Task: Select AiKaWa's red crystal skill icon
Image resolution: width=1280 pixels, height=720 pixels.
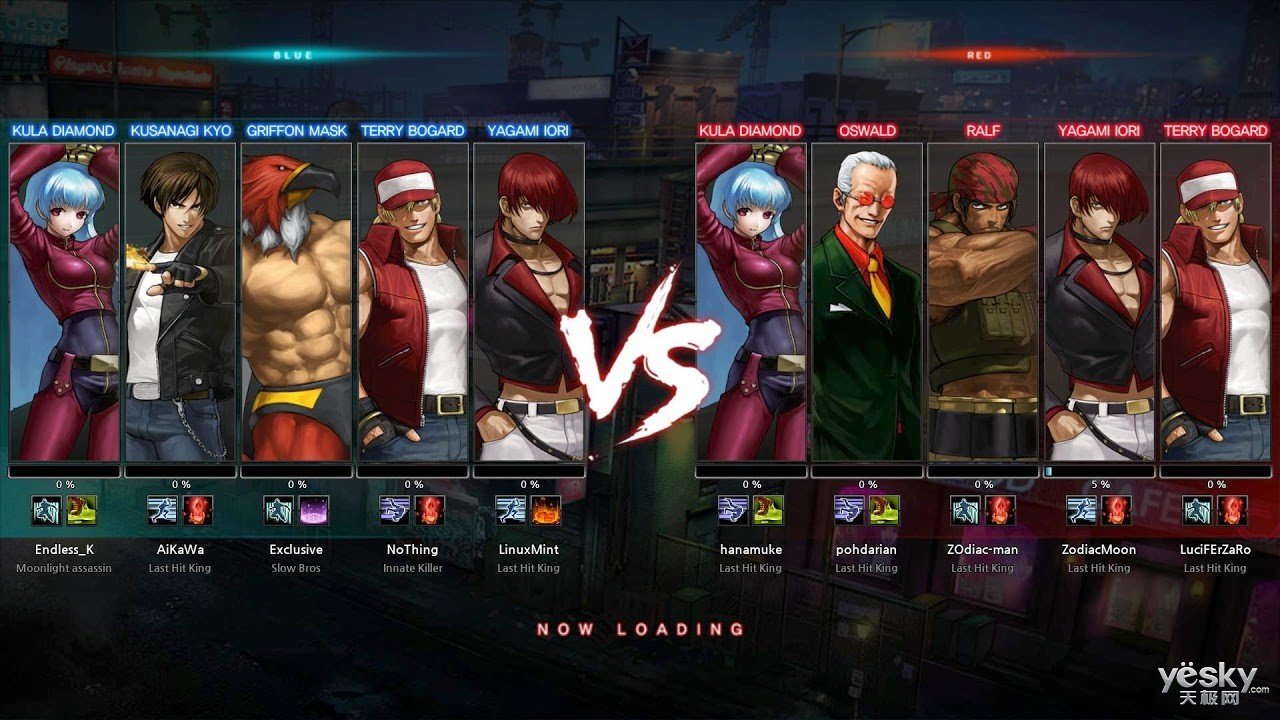Action: tap(198, 510)
